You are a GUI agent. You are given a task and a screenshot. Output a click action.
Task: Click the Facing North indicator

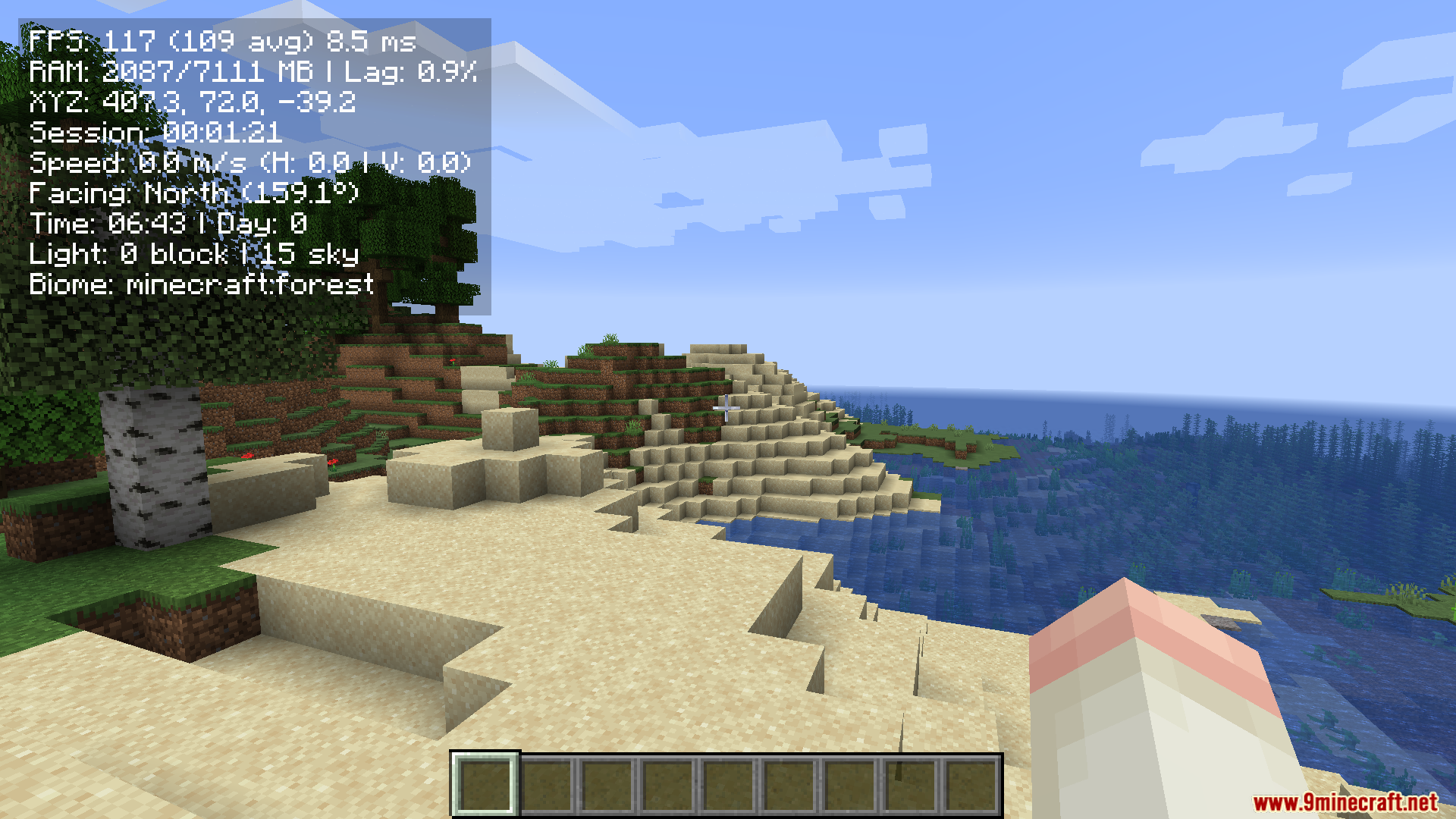[194, 194]
